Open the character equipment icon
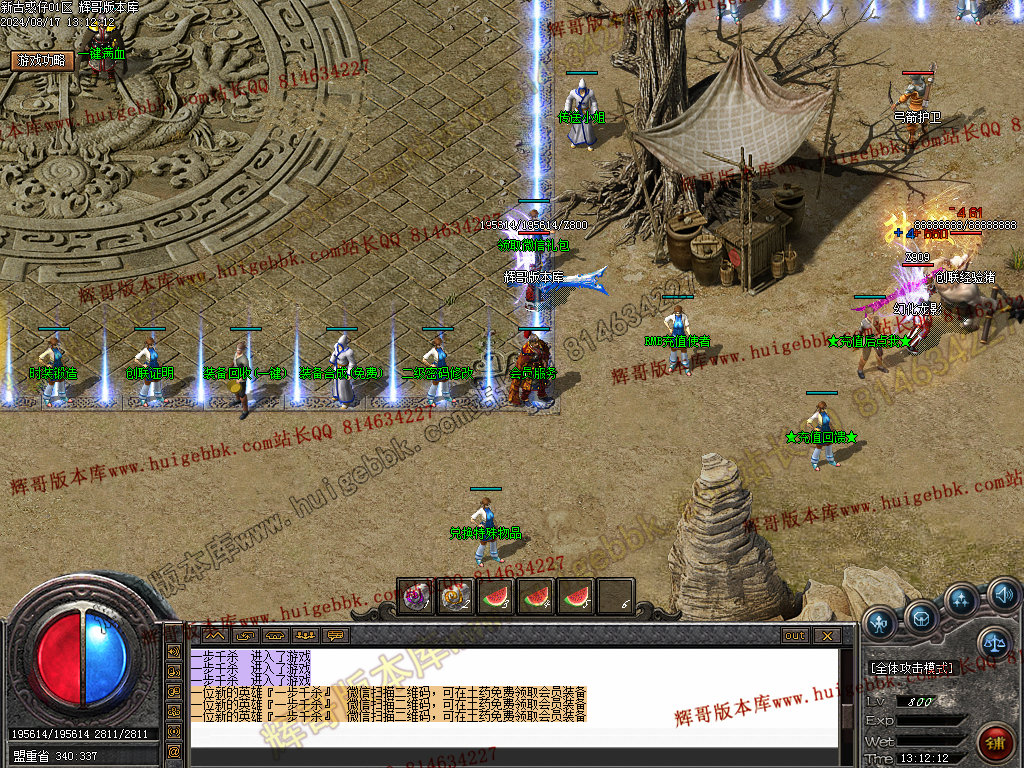Image resolution: width=1024 pixels, height=768 pixels. tap(880, 621)
